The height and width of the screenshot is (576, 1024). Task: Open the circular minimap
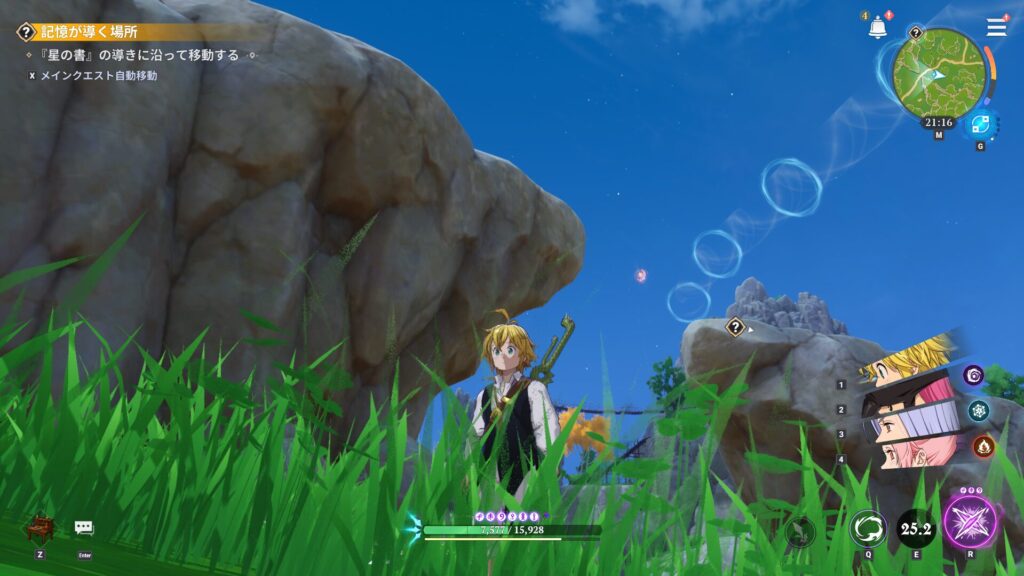click(x=939, y=74)
